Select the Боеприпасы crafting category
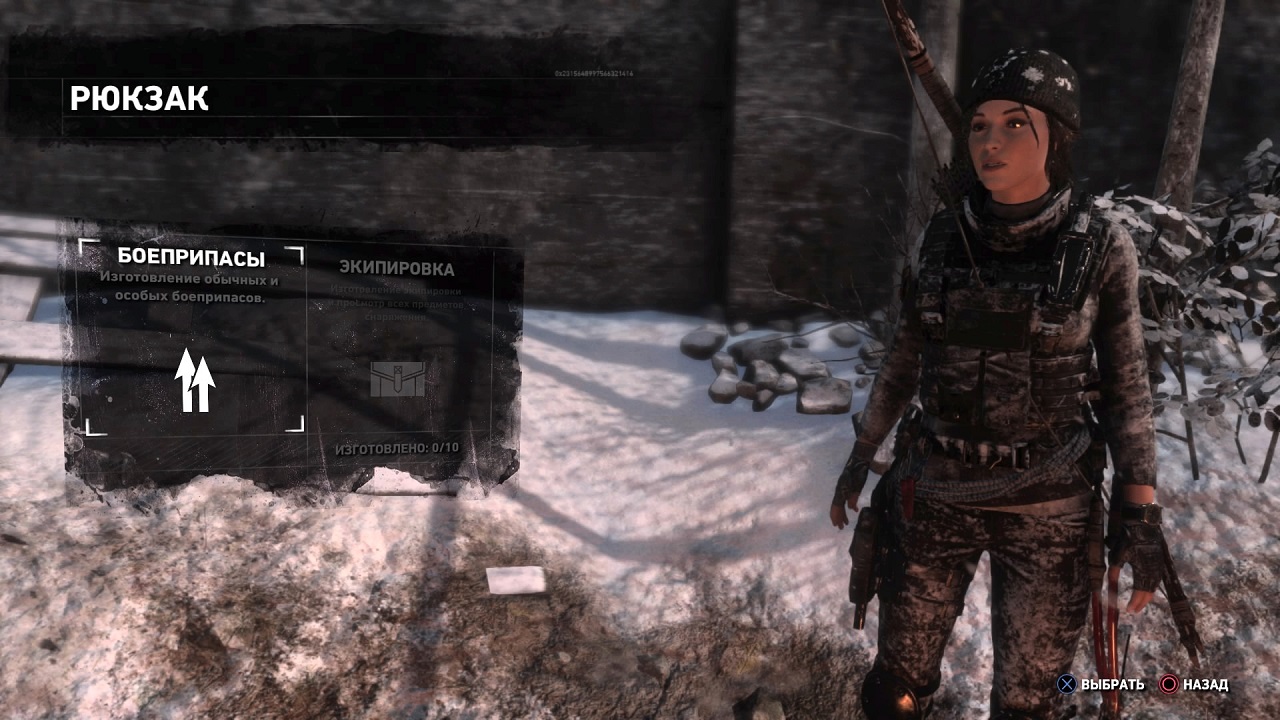The image size is (1280, 720). click(191, 338)
